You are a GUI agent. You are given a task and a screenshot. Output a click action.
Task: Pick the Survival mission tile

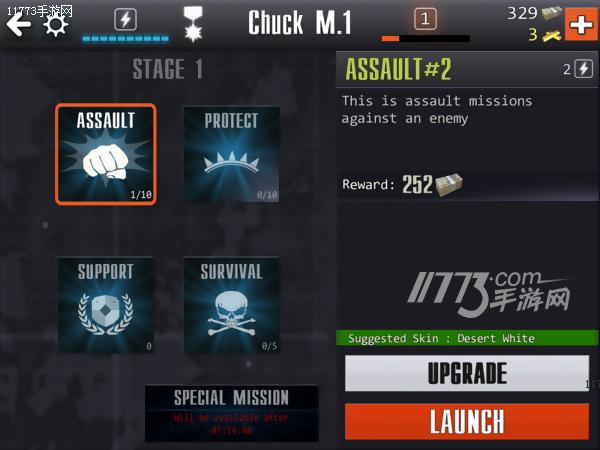point(231,305)
